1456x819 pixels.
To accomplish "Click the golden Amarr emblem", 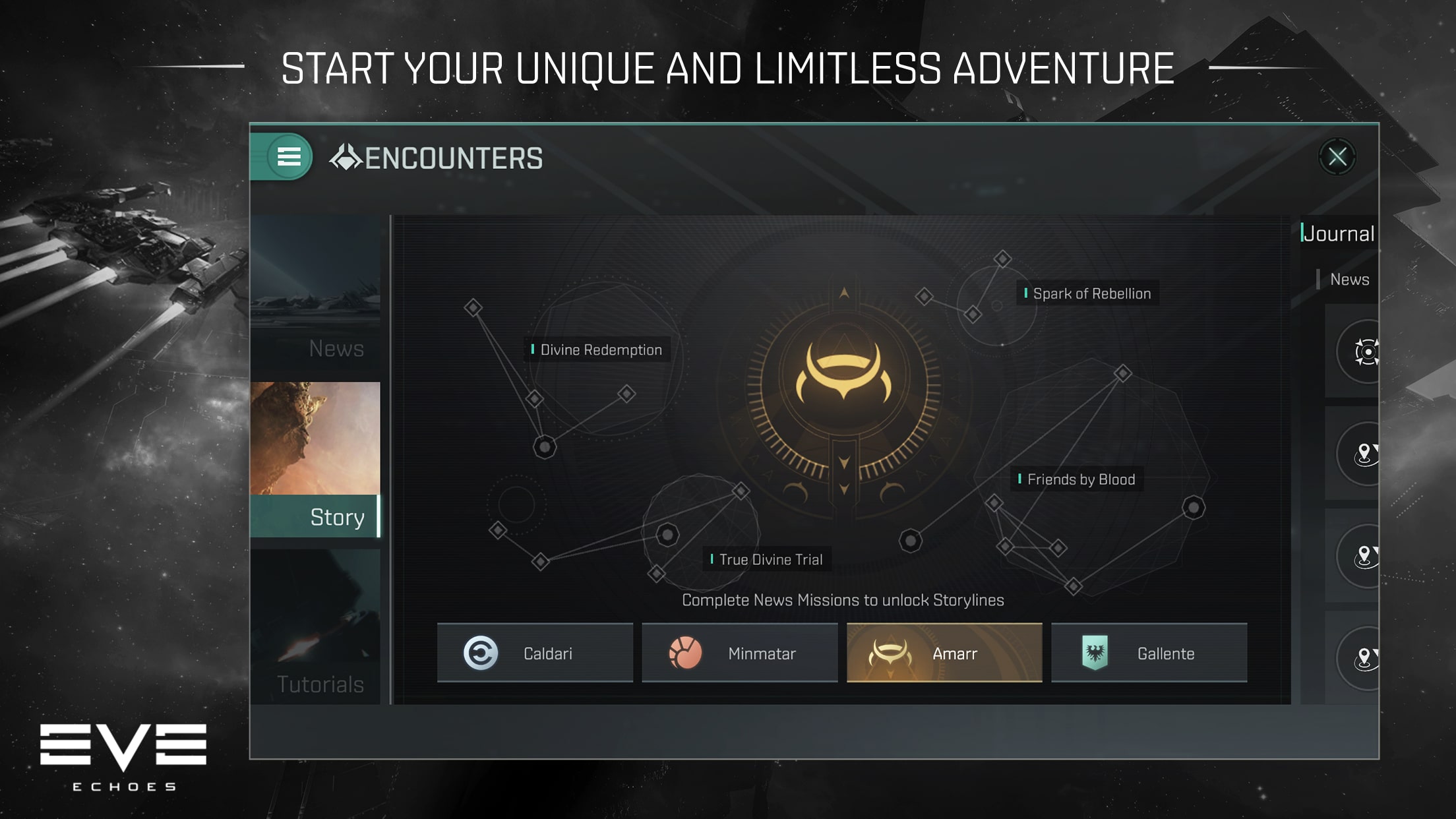I will tap(843, 376).
